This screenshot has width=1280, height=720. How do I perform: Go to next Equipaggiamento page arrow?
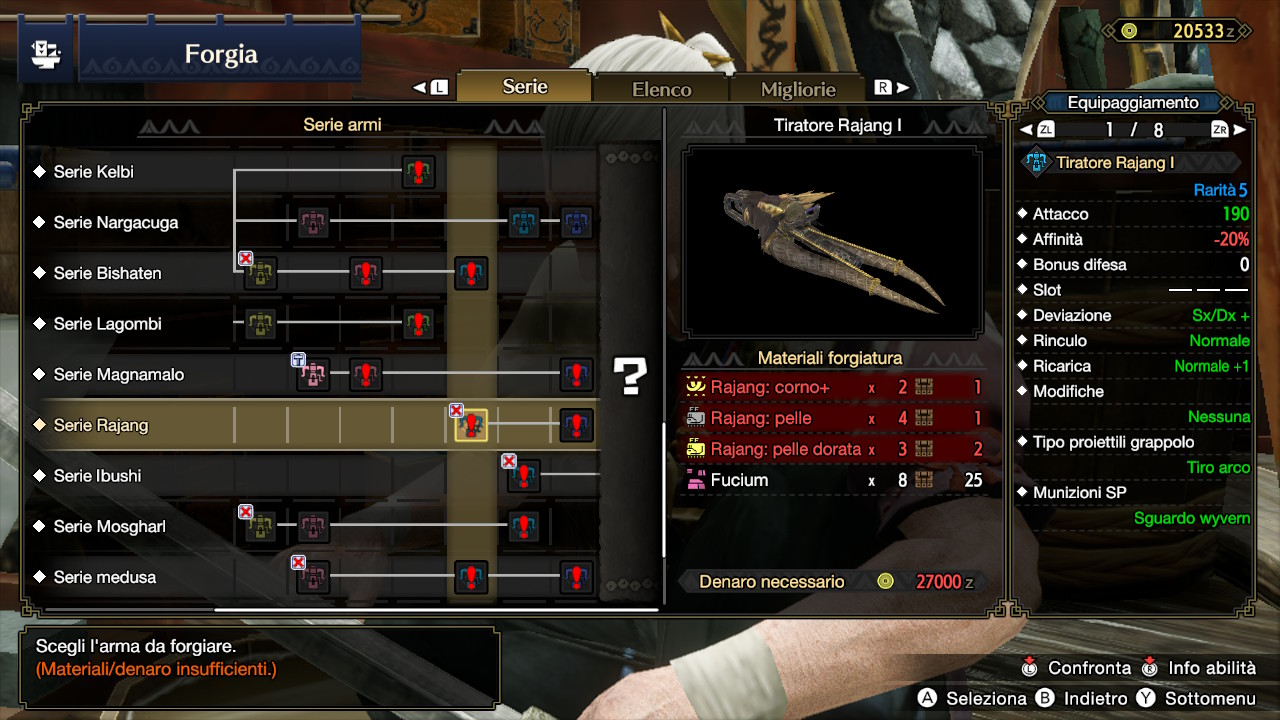1240,130
